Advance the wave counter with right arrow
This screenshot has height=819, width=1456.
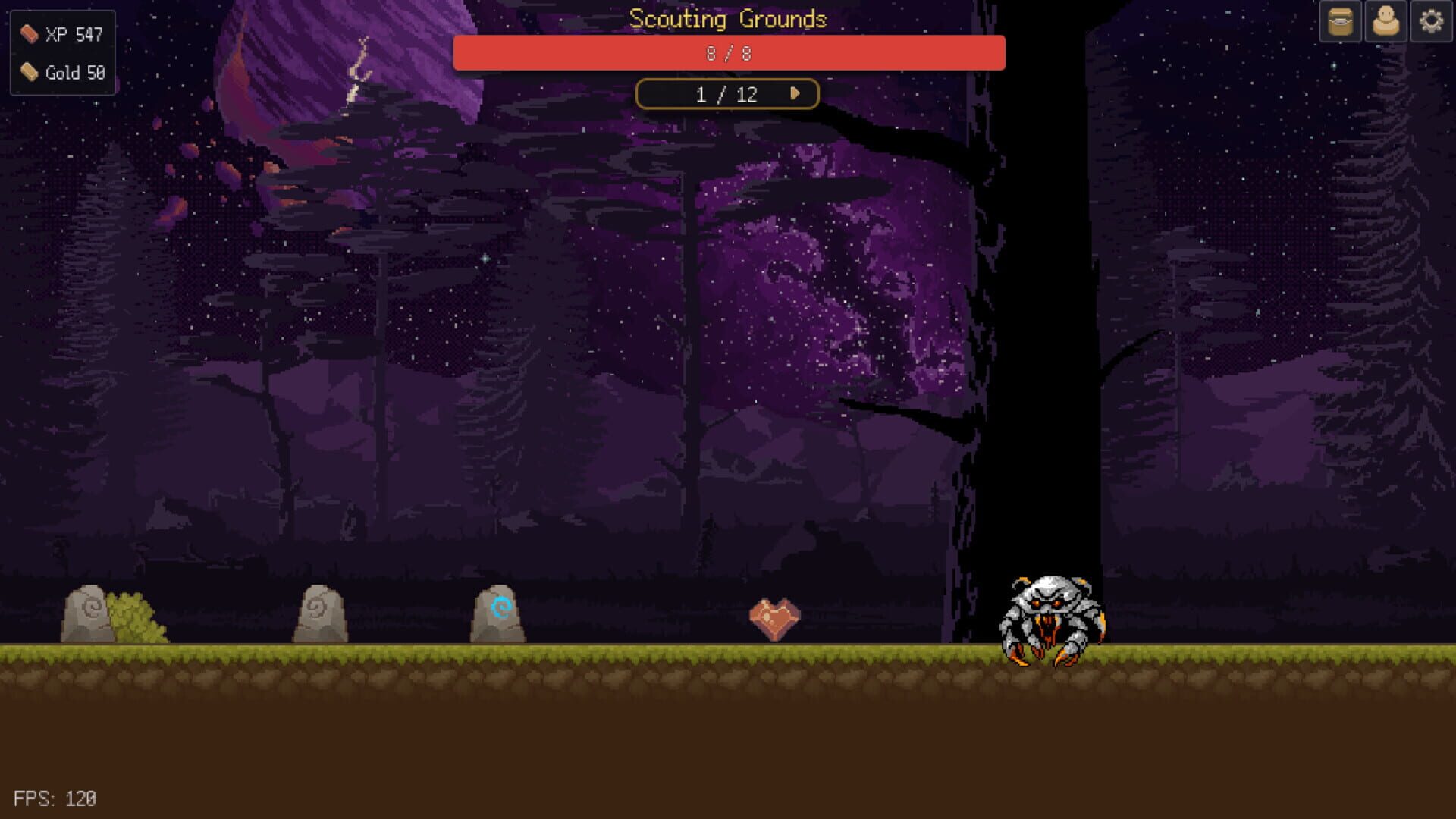pos(795,93)
